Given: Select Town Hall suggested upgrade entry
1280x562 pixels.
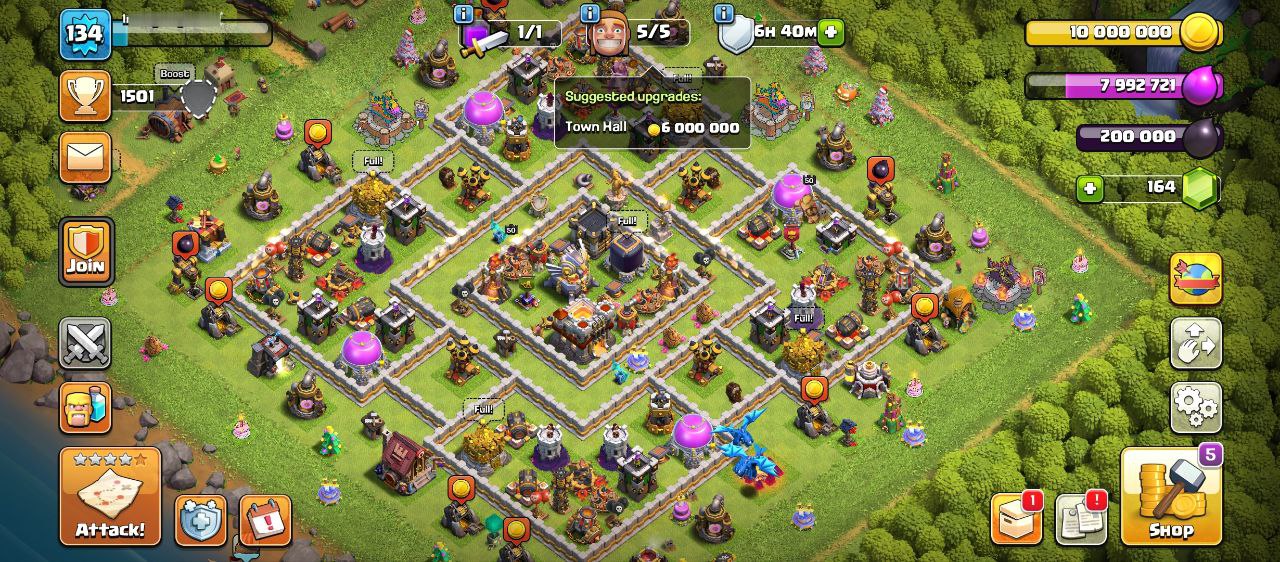Looking at the screenshot, I should (x=652, y=127).
